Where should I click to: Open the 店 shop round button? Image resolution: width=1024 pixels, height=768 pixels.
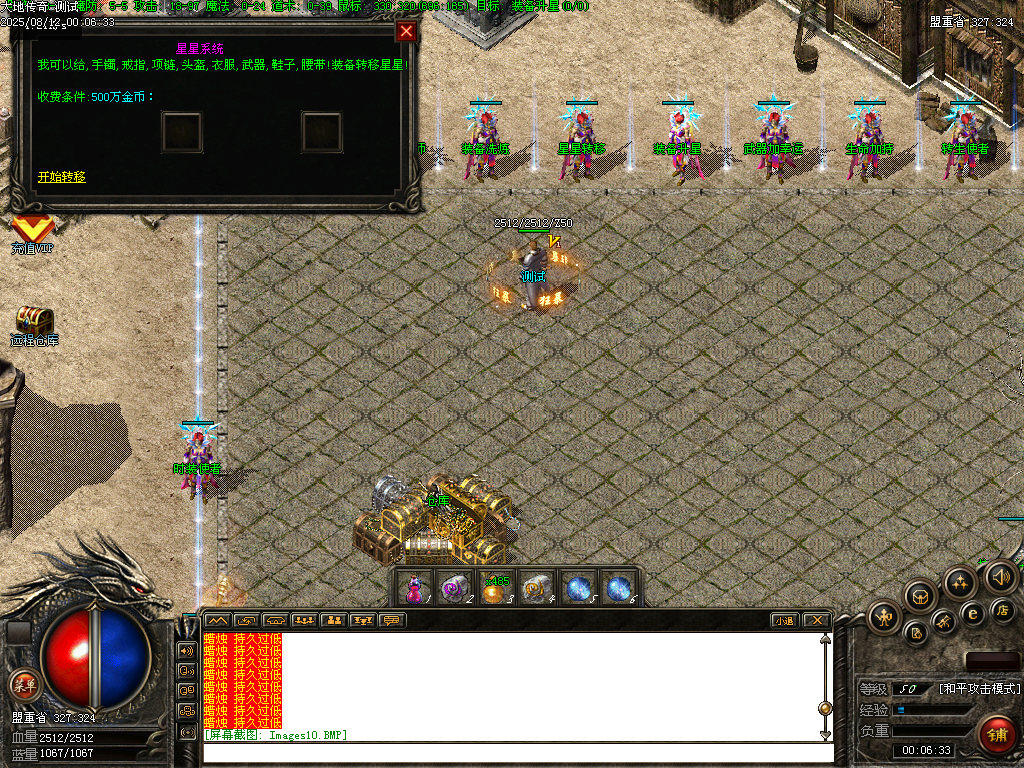pos(1003,610)
